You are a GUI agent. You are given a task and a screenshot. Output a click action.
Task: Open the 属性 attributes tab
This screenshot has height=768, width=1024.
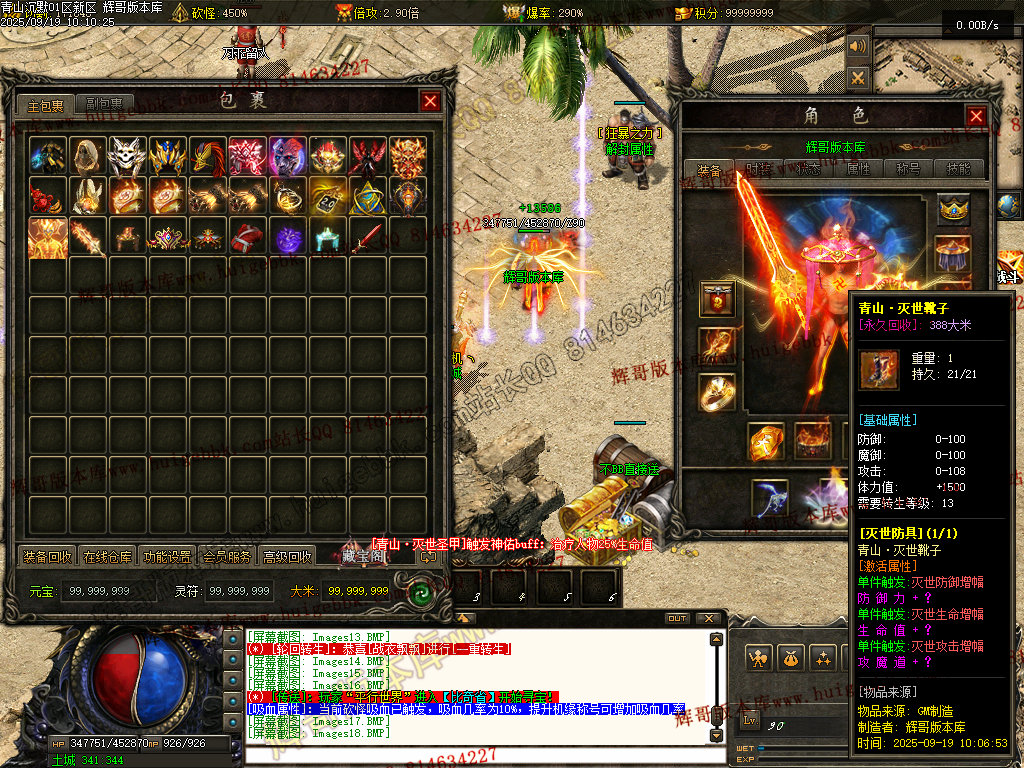[x=859, y=170]
